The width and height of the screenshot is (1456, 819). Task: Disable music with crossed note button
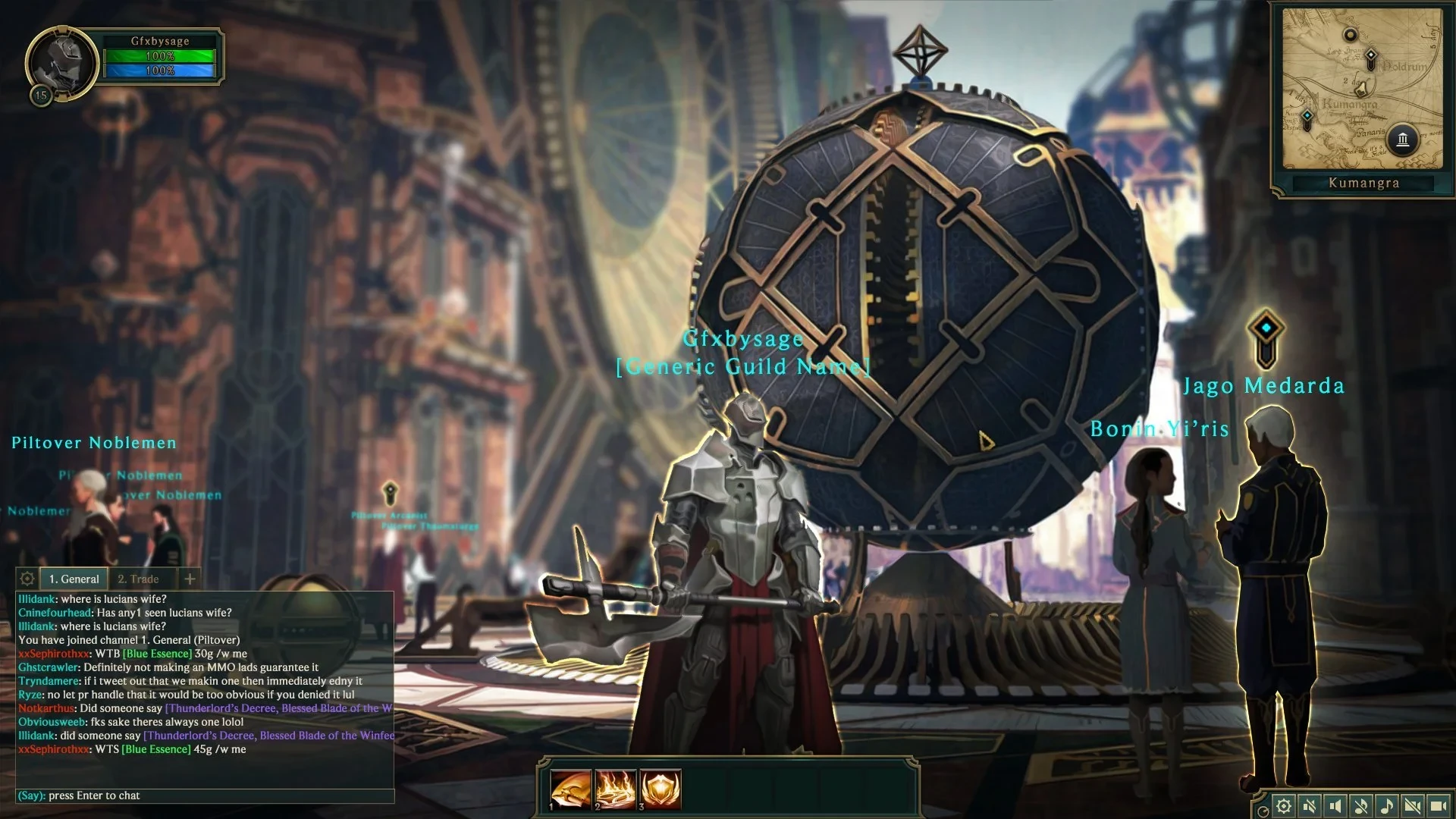click(x=1360, y=805)
